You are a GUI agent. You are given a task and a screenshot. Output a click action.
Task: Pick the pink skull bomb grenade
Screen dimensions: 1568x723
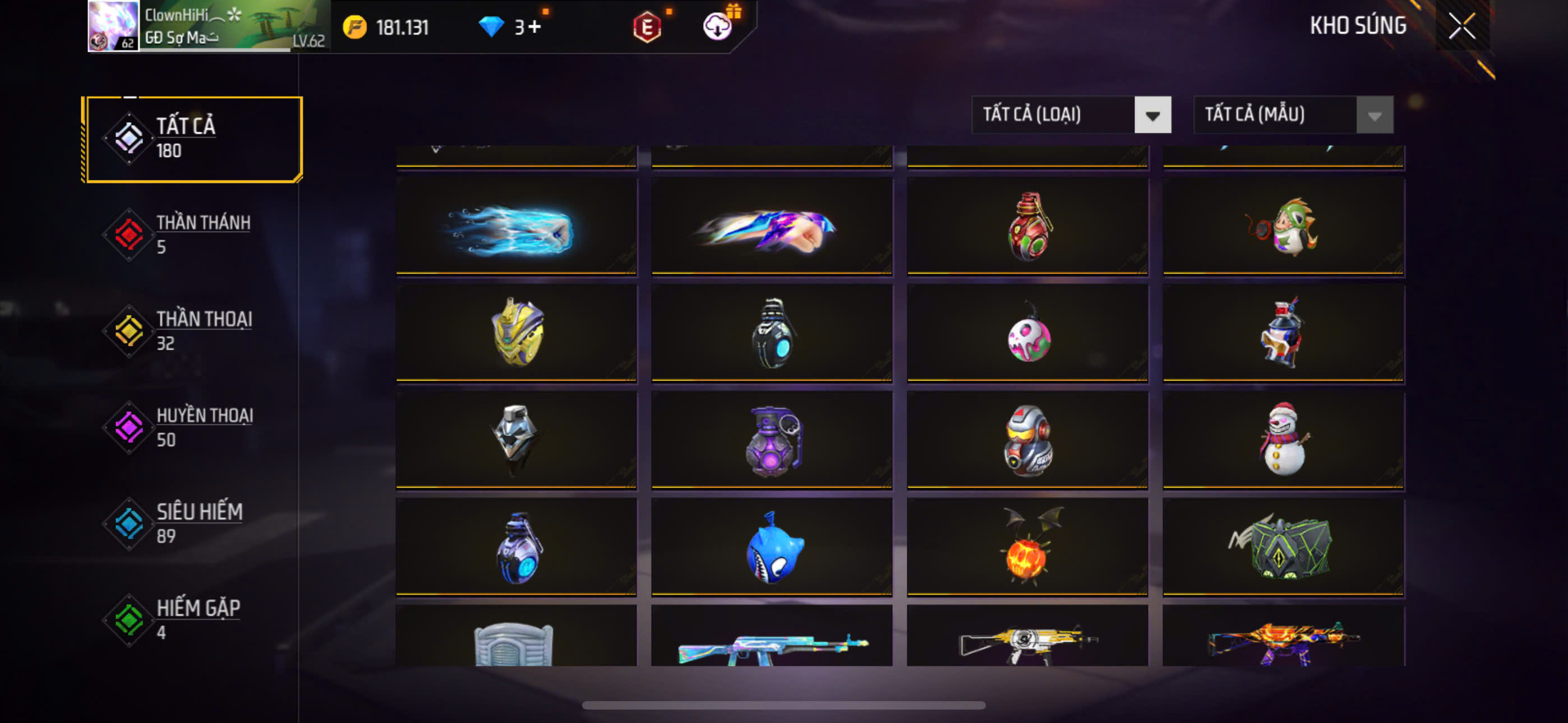[1027, 335]
